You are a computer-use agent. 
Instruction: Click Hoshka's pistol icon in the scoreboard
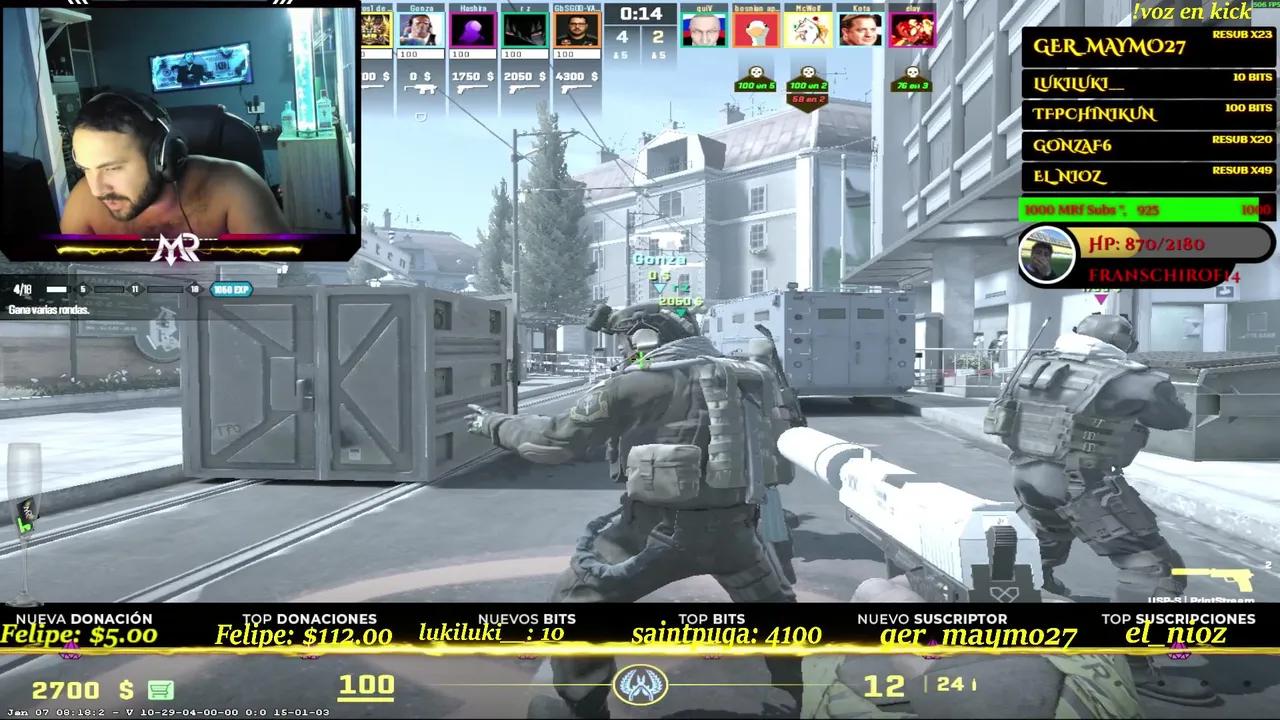[472, 87]
